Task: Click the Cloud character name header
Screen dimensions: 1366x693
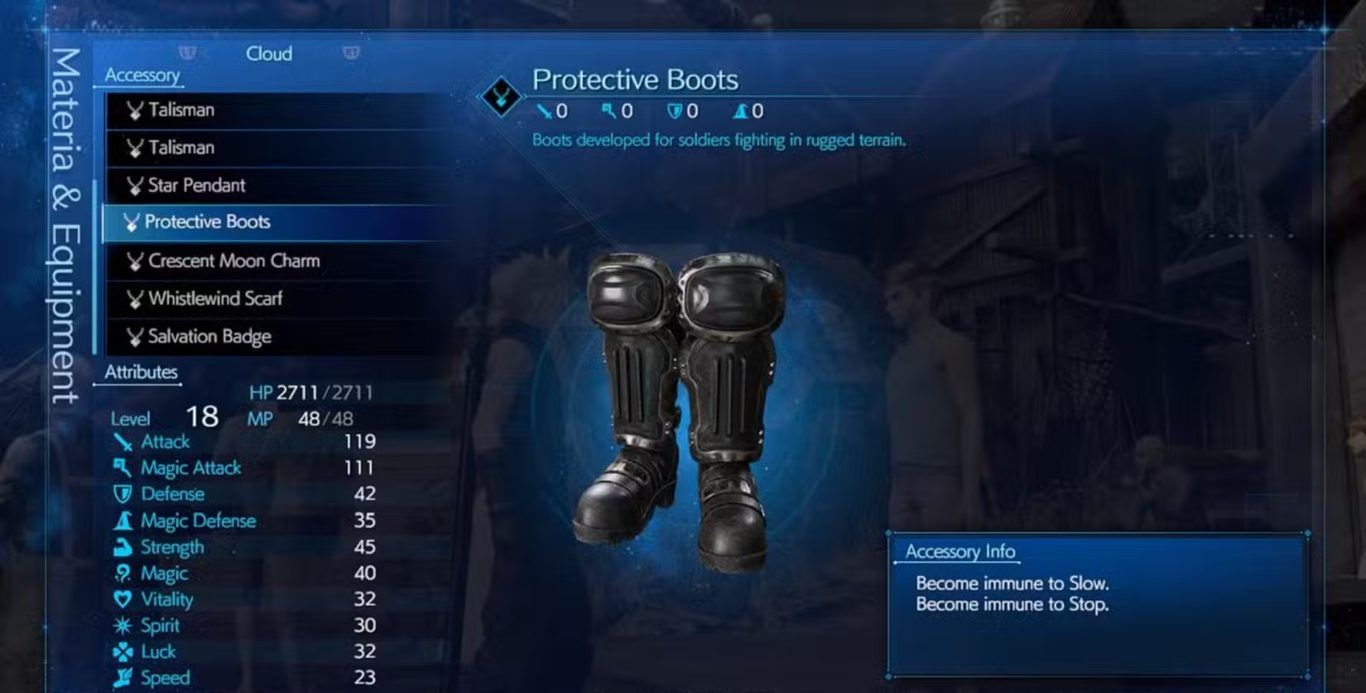Action: coord(269,54)
